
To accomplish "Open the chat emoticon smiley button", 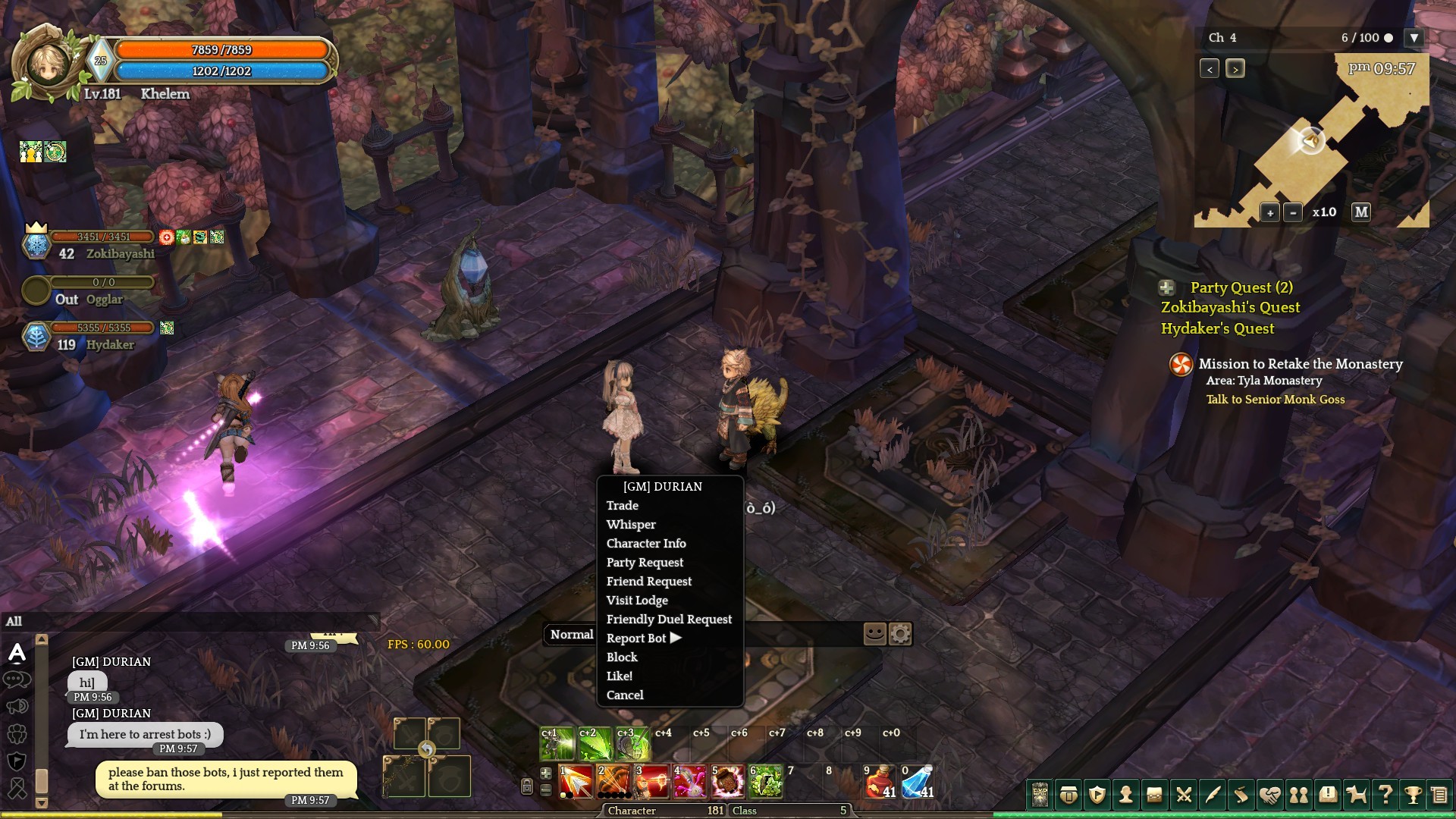I will tap(874, 634).
